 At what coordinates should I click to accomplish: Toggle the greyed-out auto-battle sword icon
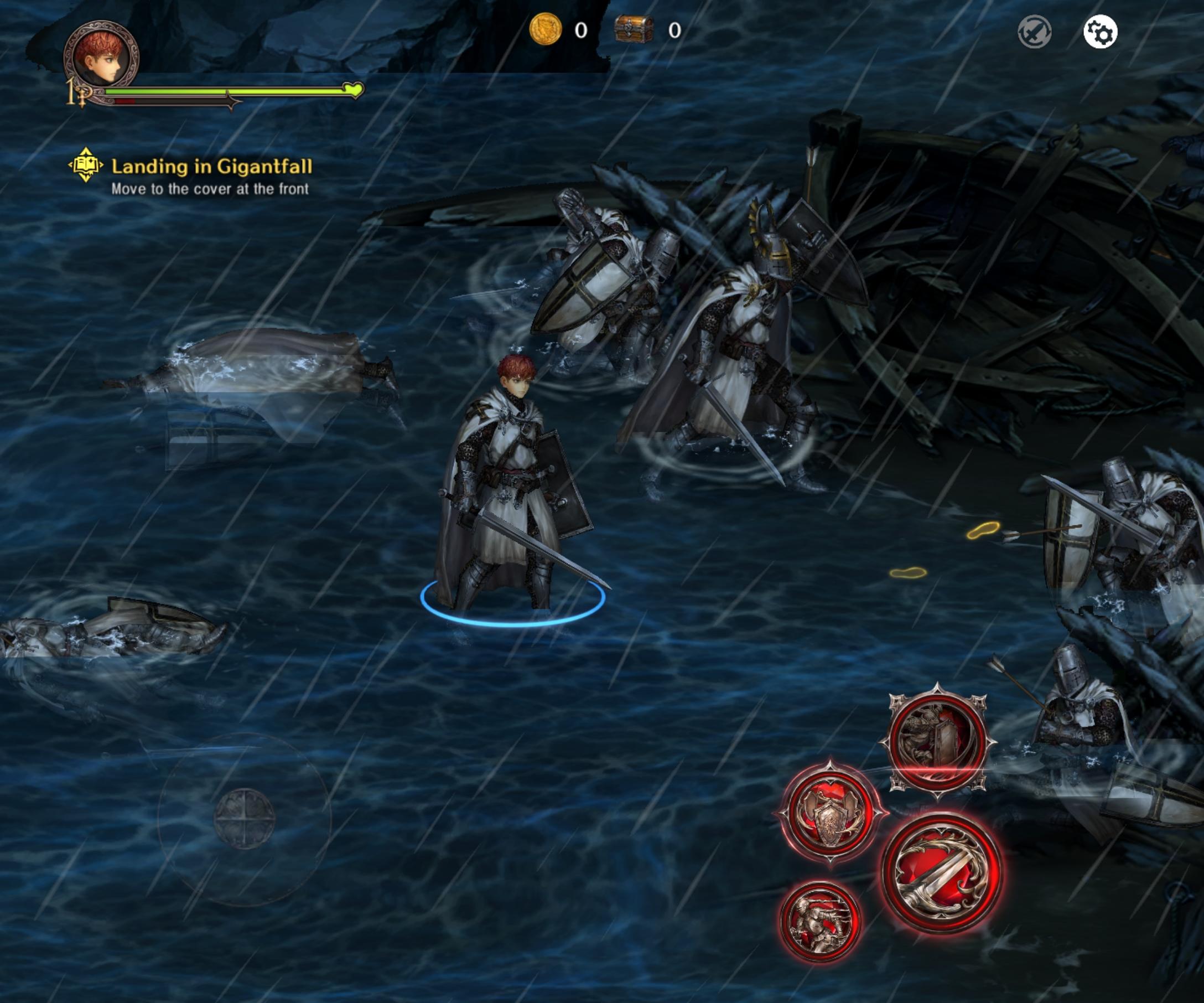pos(1034,32)
